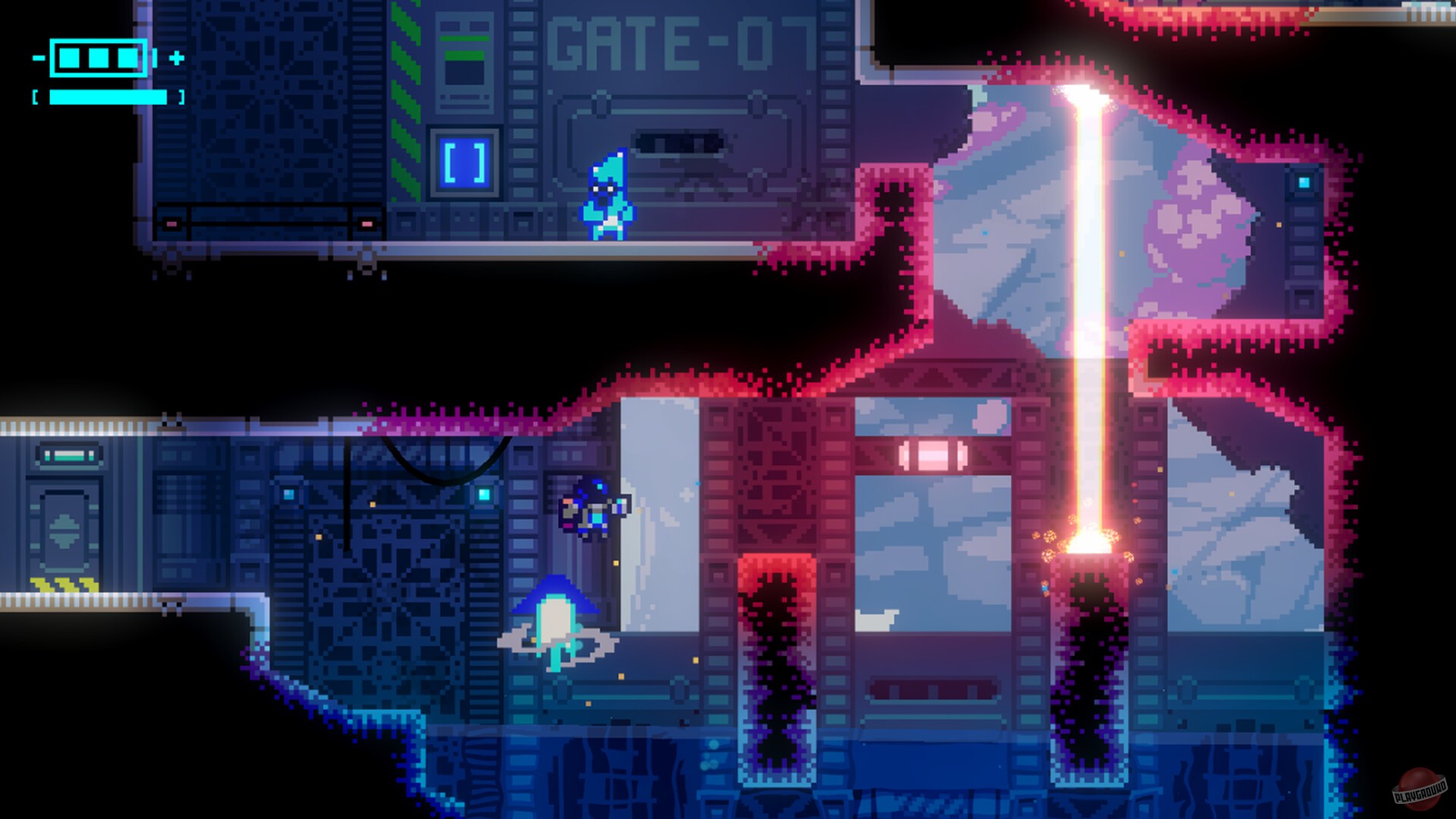Click the blue hooded alien character
The image size is (1456, 819).
click(x=607, y=196)
